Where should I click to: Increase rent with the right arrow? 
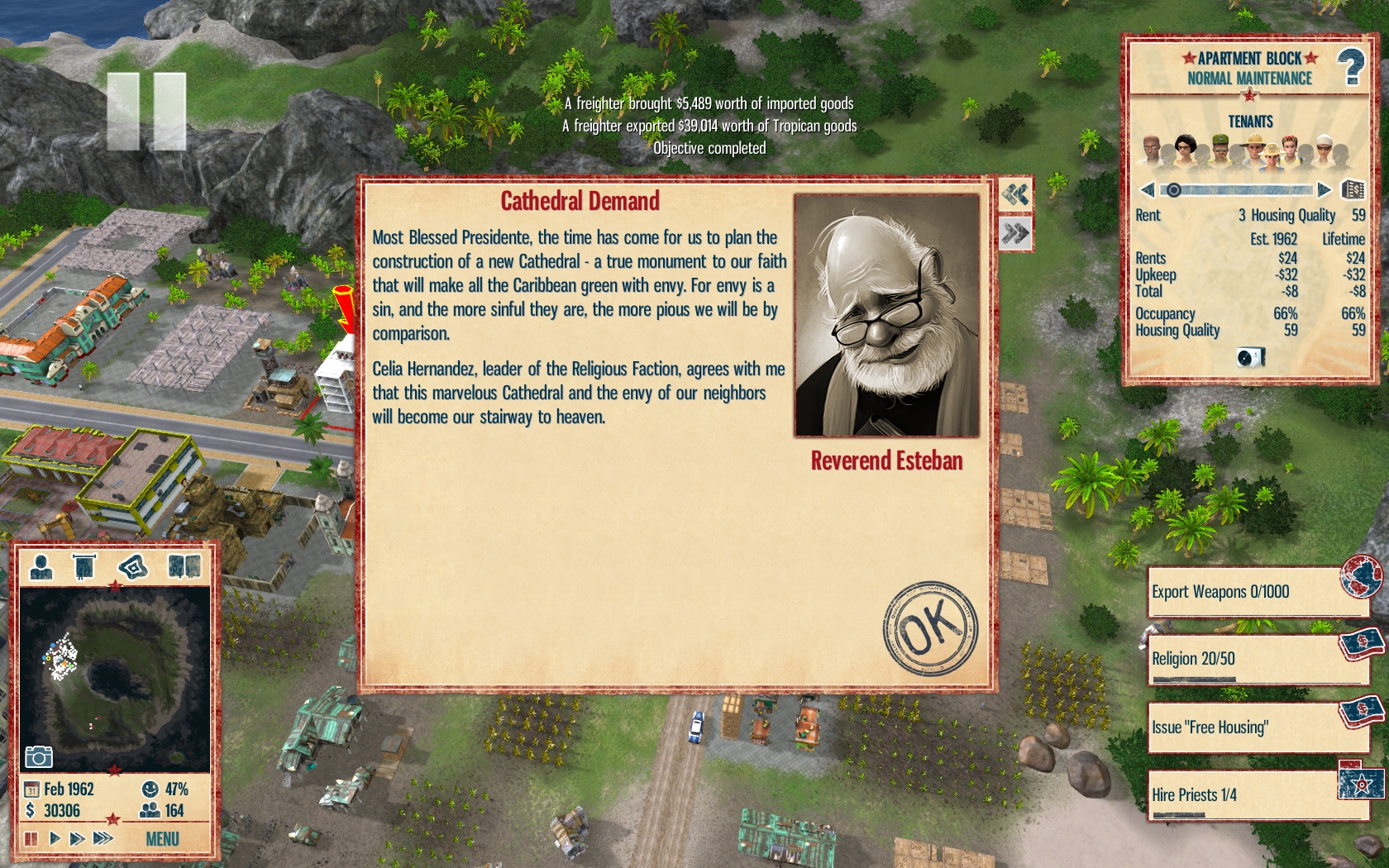click(x=1324, y=190)
